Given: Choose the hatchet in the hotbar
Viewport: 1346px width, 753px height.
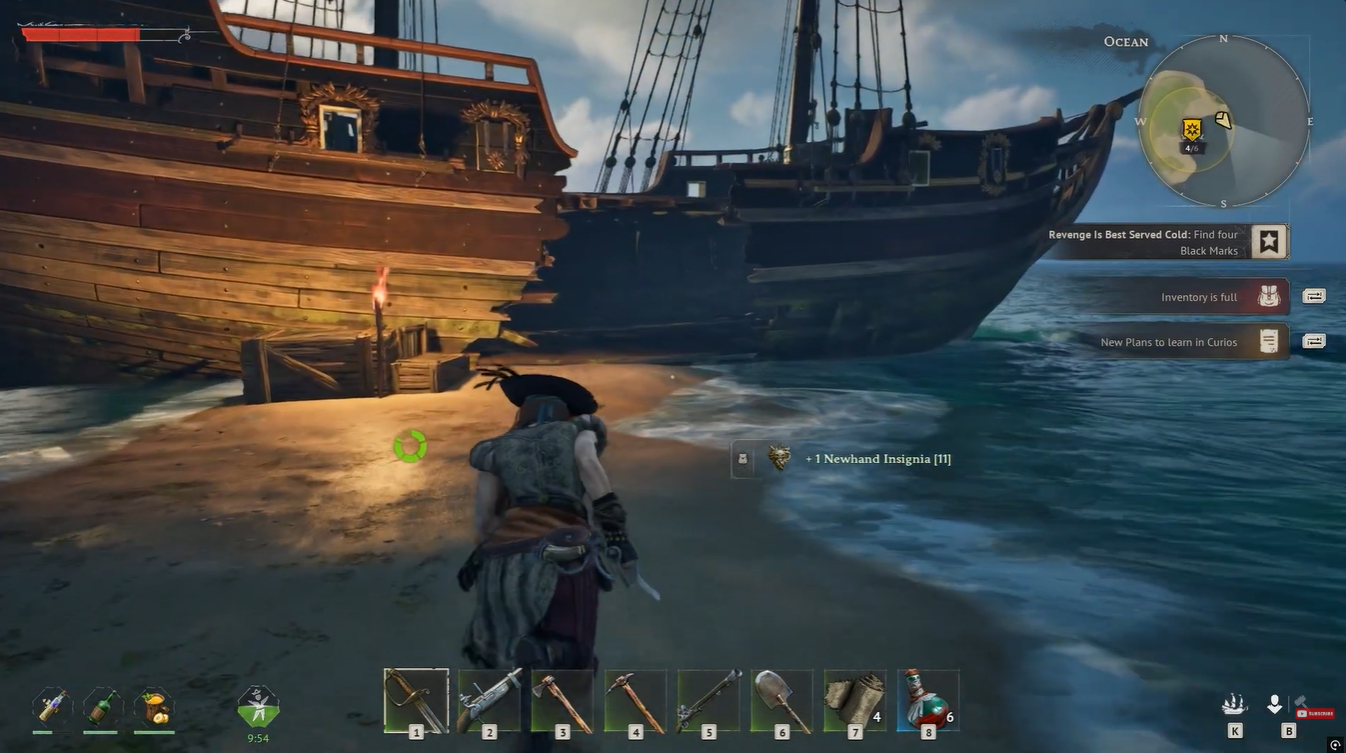Looking at the screenshot, I should point(562,700).
